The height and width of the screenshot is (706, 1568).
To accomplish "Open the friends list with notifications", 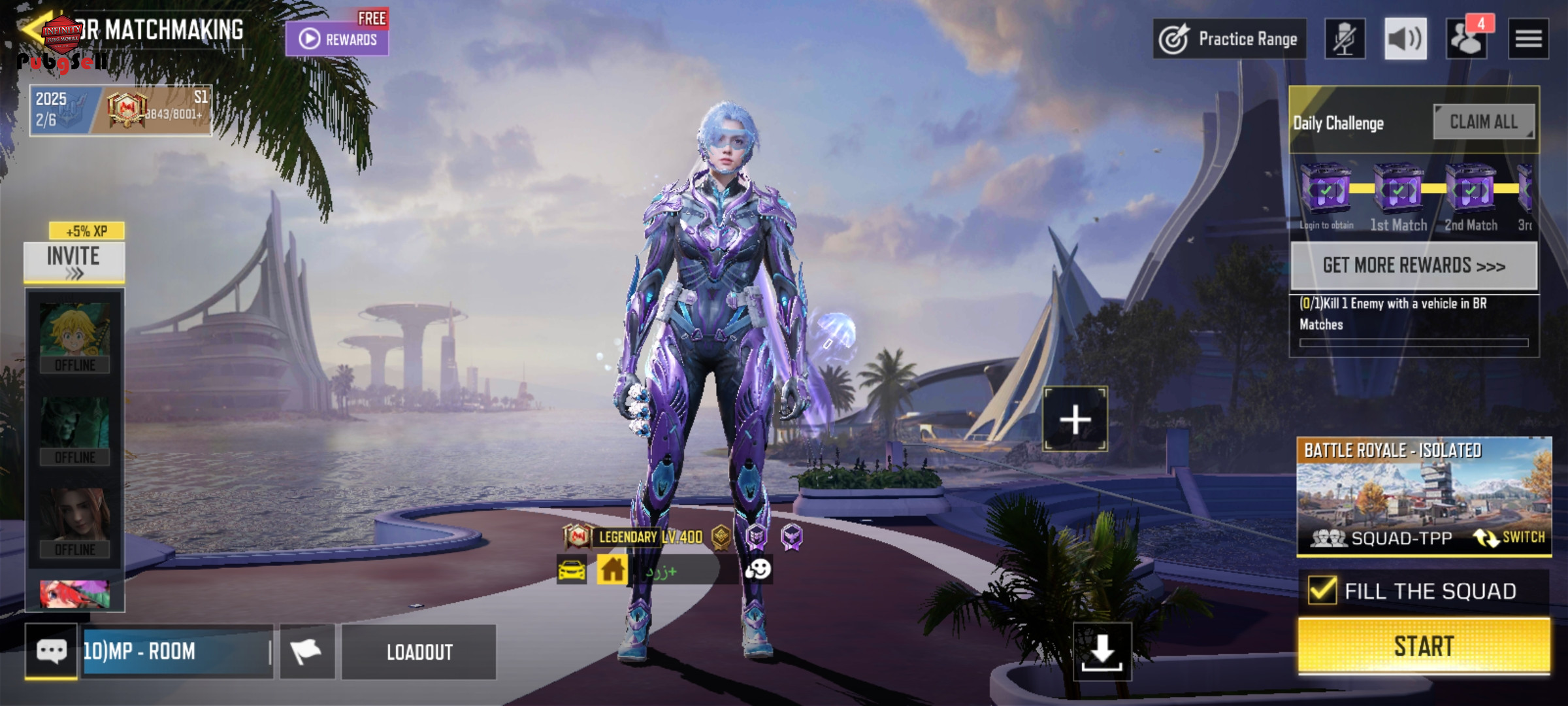I will pyautogui.click(x=1466, y=39).
